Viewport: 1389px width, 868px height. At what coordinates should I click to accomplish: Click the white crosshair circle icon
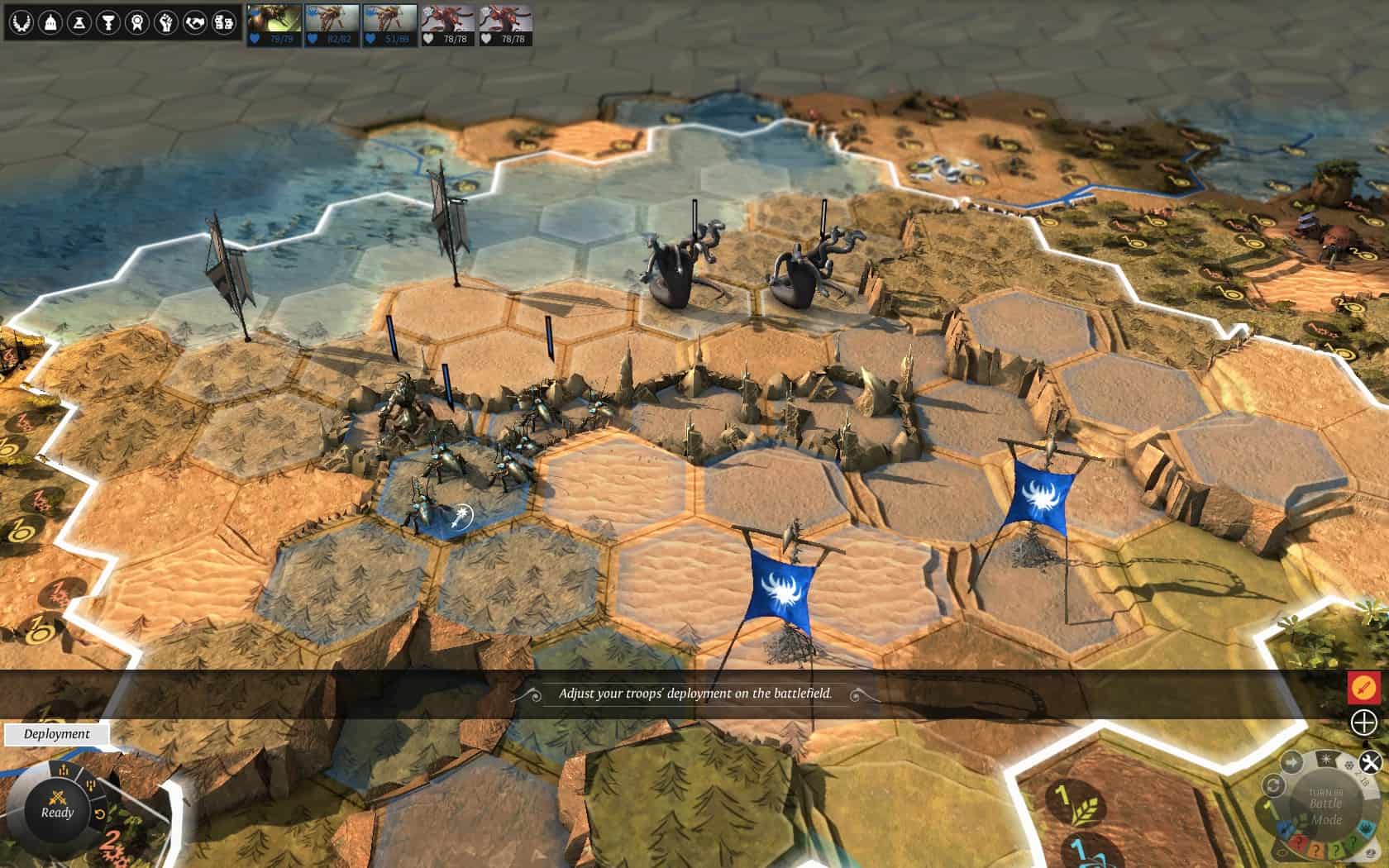[1364, 723]
